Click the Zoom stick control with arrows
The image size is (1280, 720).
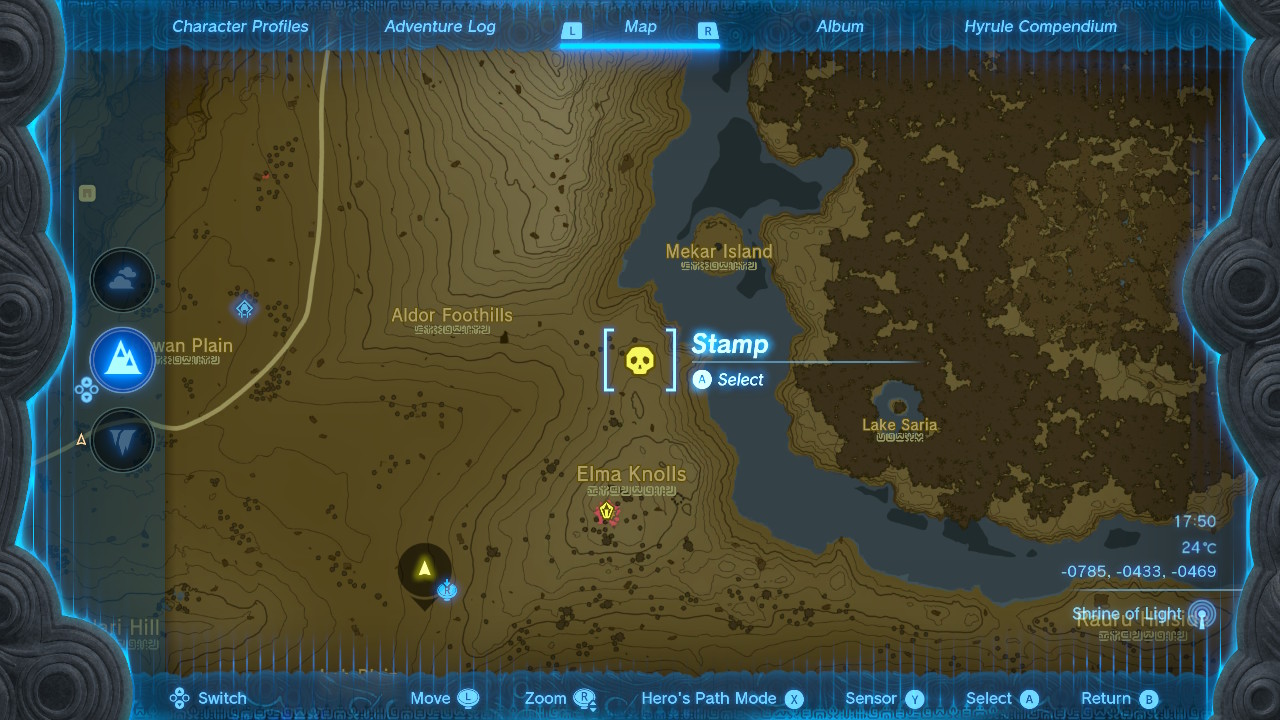(586, 698)
